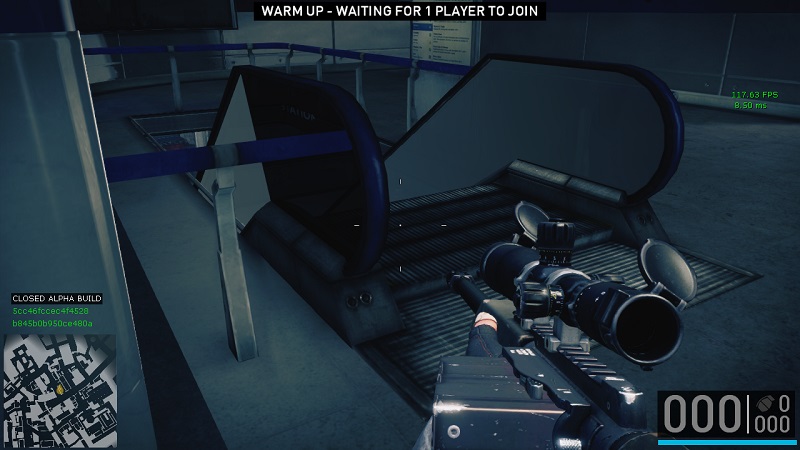This screenshot has width=800, height=450.
Task: Open the minimap of the city streets
Action: pyautogui.click(x=60, y=376)
